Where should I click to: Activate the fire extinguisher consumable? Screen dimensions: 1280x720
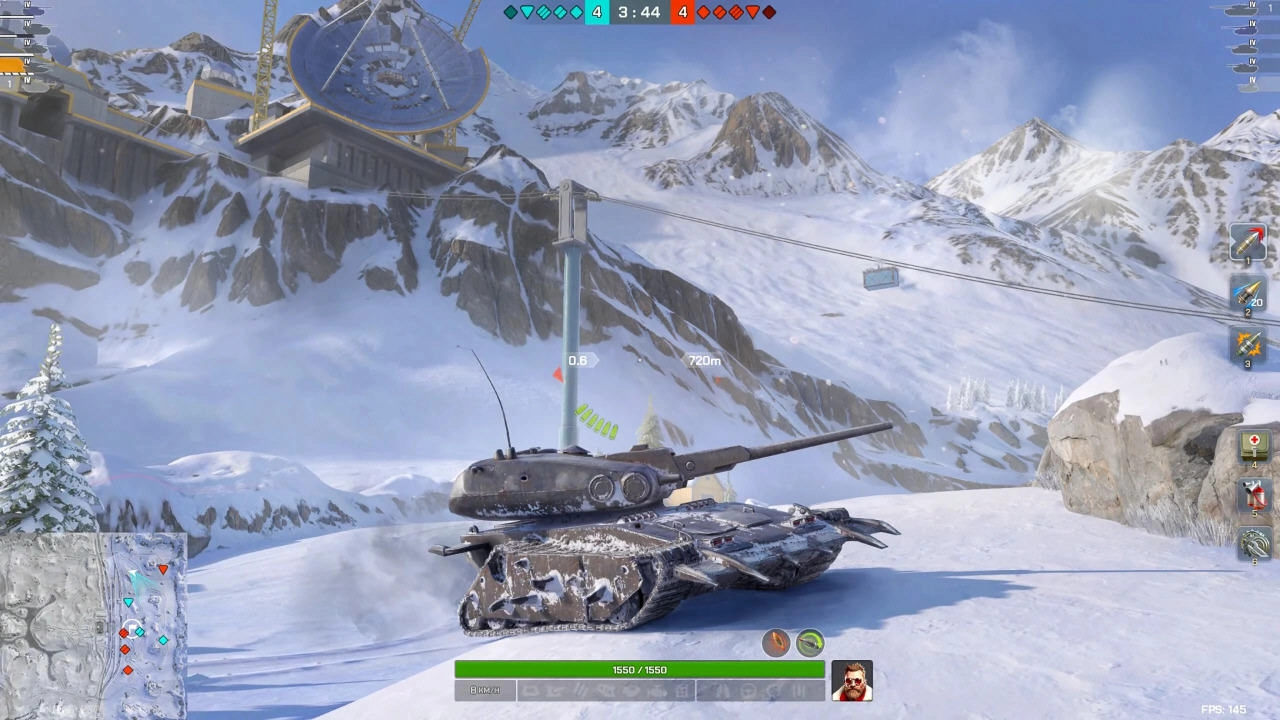[x=1254, y=495]
